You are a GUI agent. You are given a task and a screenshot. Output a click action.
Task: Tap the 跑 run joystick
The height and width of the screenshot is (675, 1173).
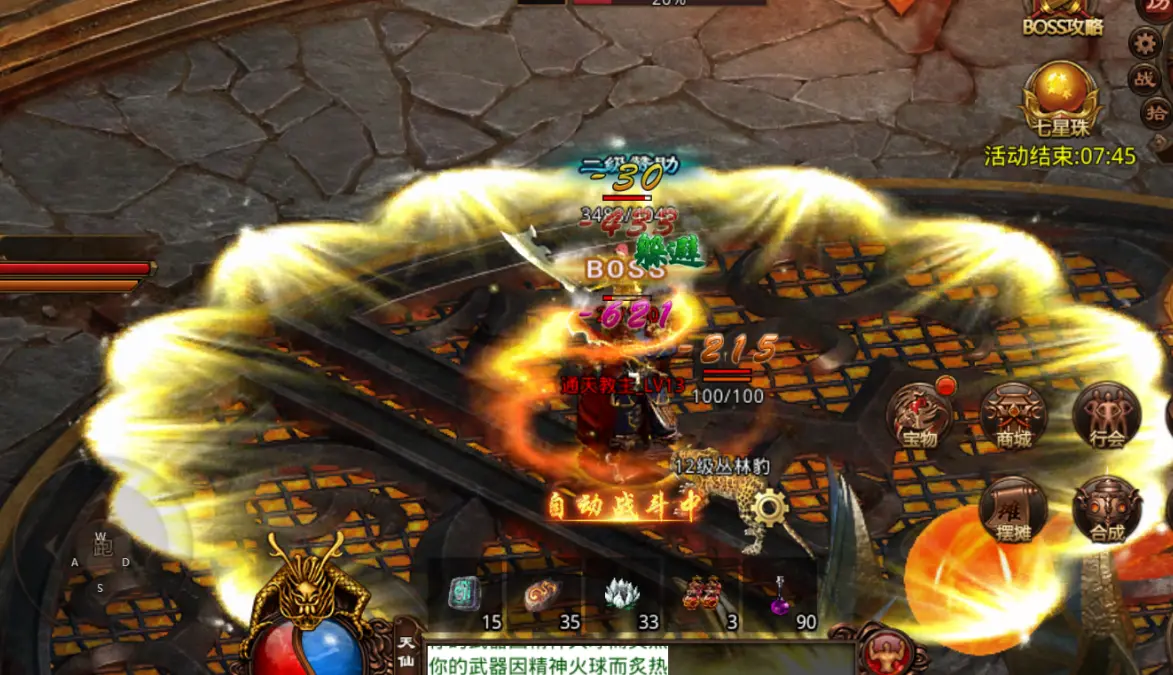pyautogui.click(x=102, y=547)
